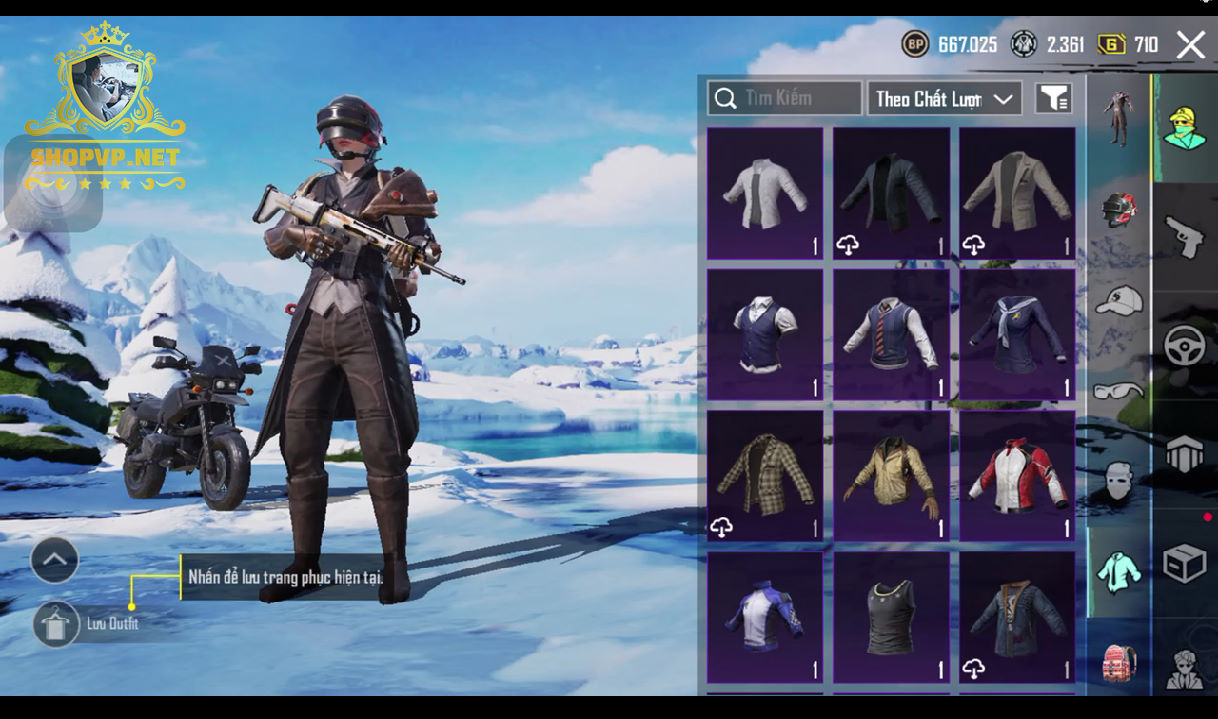Choose the red and white racing jacket
This screenshot has height=719, width=1218.
click(1017, 476)
